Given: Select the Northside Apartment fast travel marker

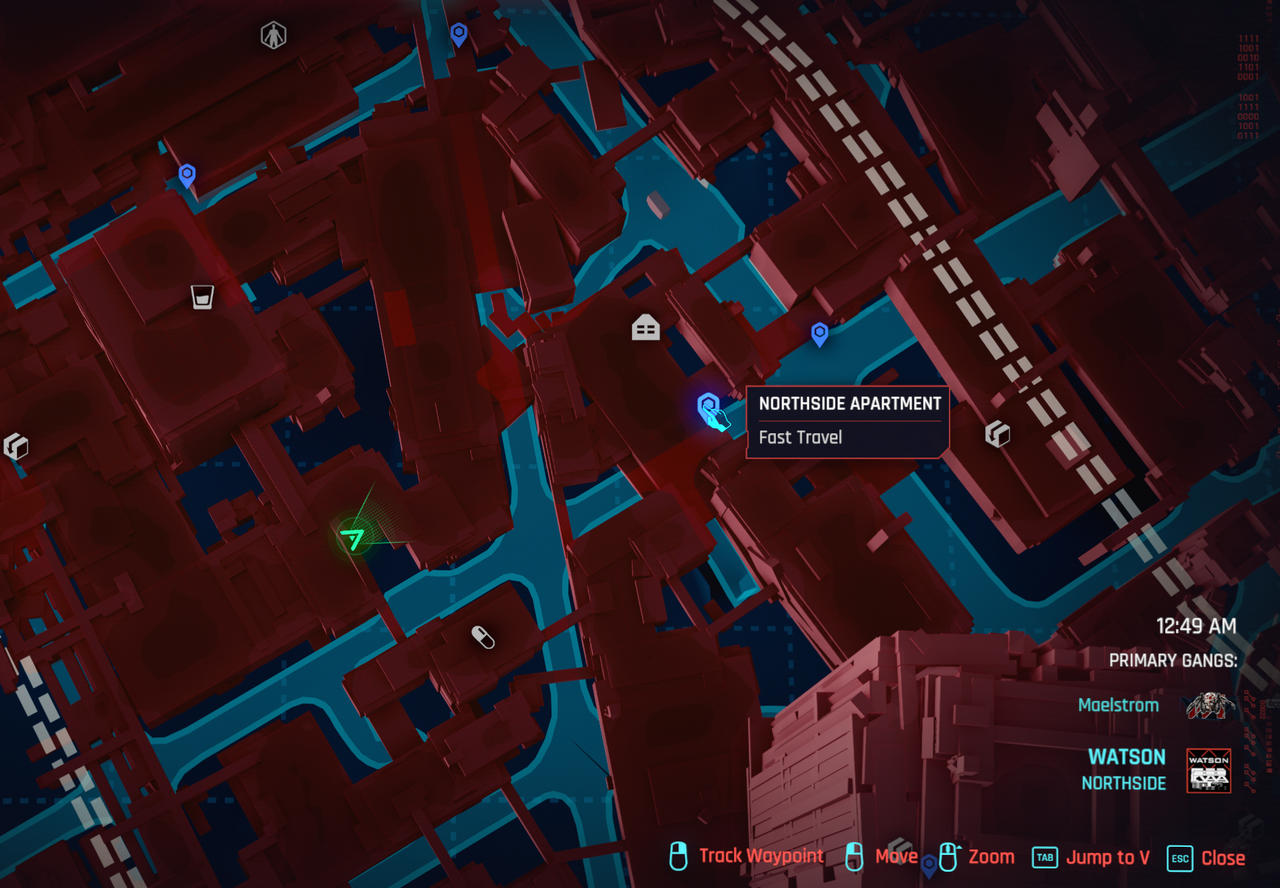Looking at the screenshot, I should [x=709, y=407].
